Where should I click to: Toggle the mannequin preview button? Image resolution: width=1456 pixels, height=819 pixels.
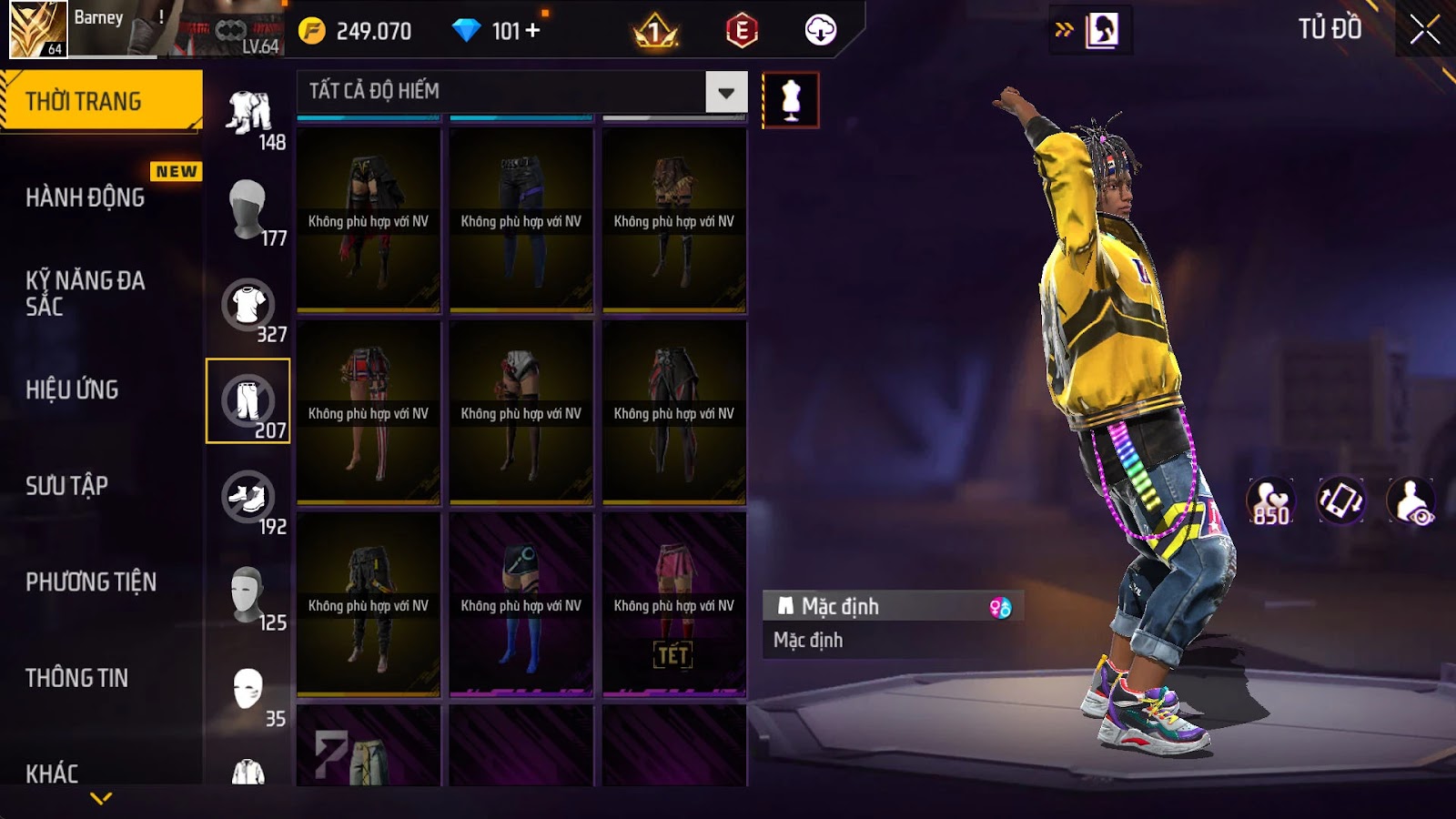(x=791, y=100)
